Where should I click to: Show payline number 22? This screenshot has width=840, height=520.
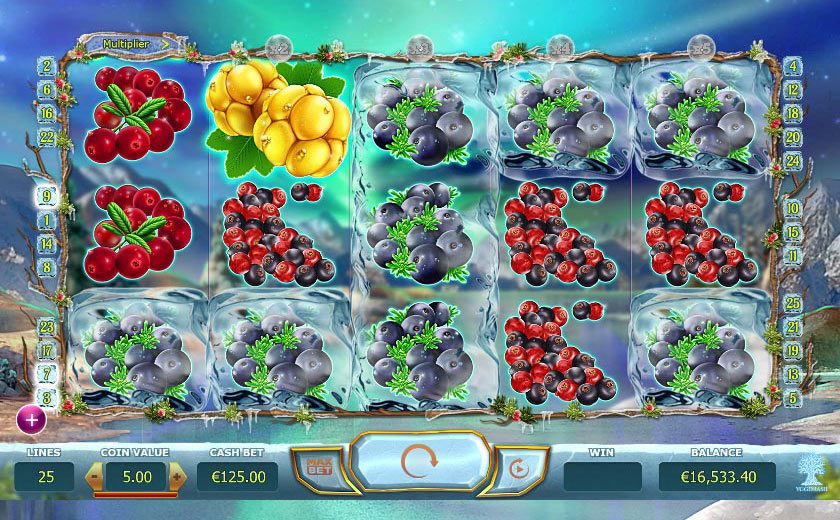coord(47,137)
